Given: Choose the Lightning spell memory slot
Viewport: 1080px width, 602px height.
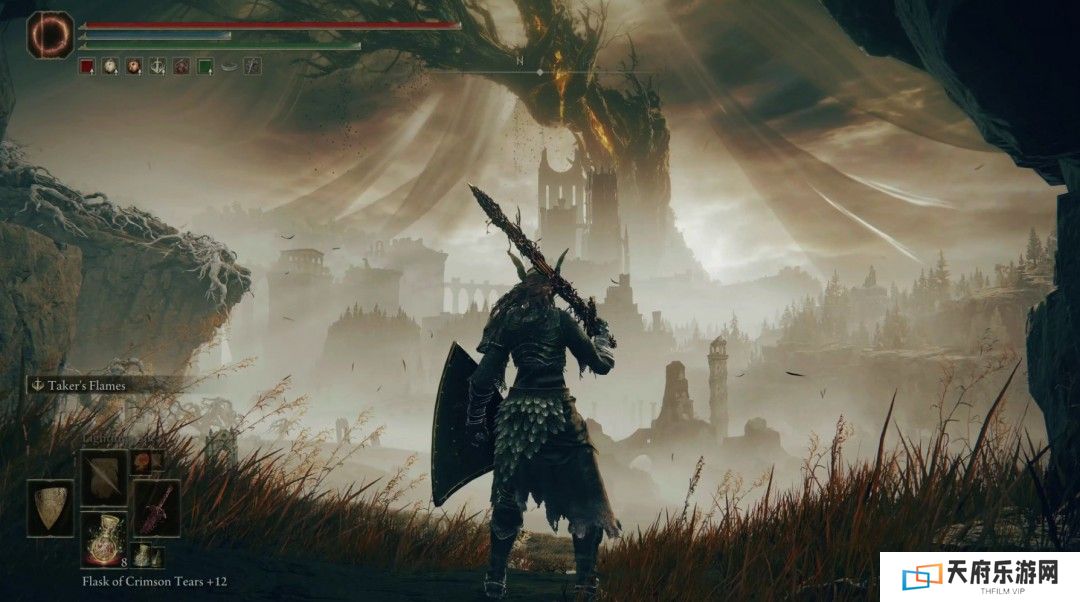Looking at the screenshot, I should (x=103, y=476).
